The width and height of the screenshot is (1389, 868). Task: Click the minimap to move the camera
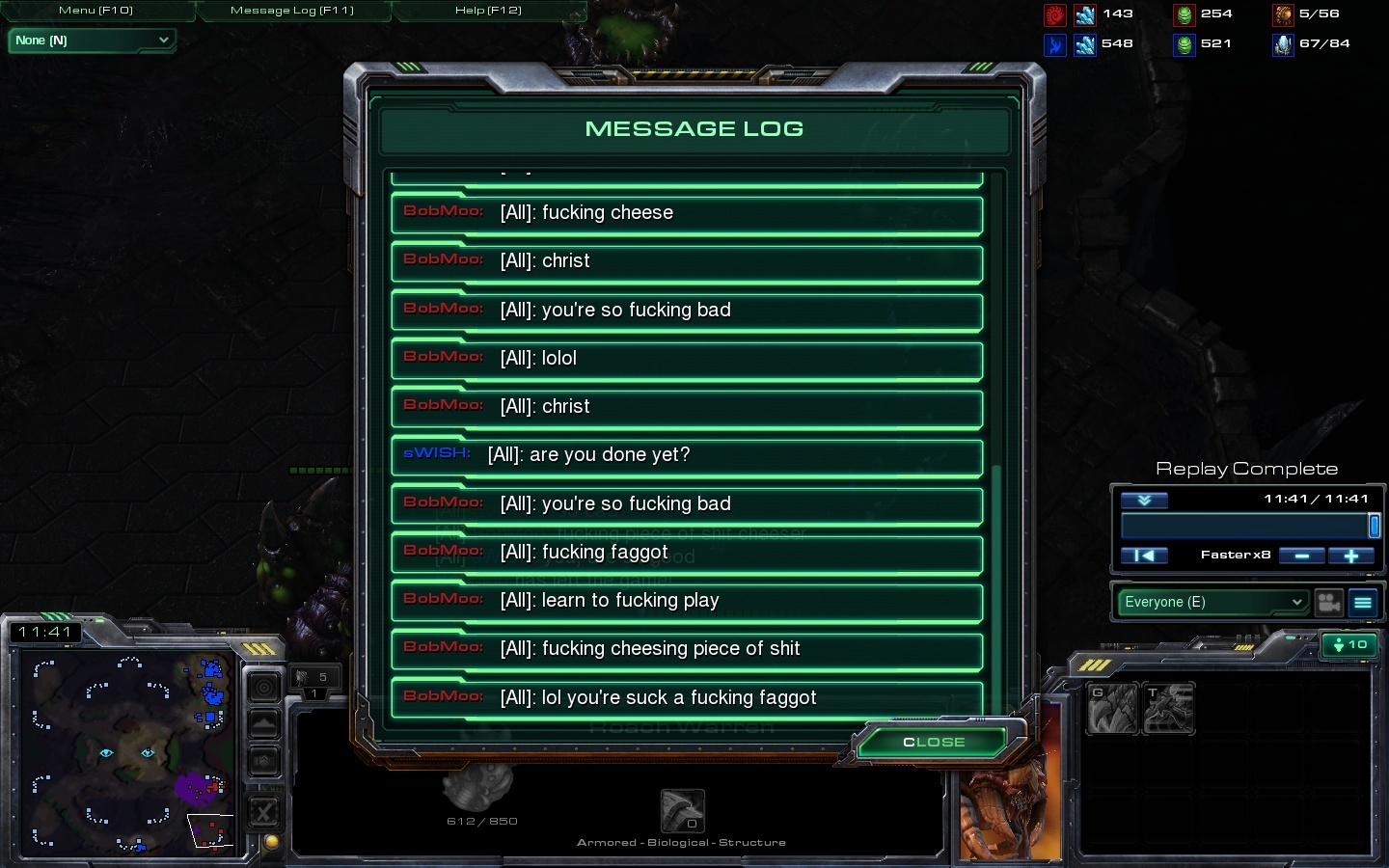click(x=125, y=752)
